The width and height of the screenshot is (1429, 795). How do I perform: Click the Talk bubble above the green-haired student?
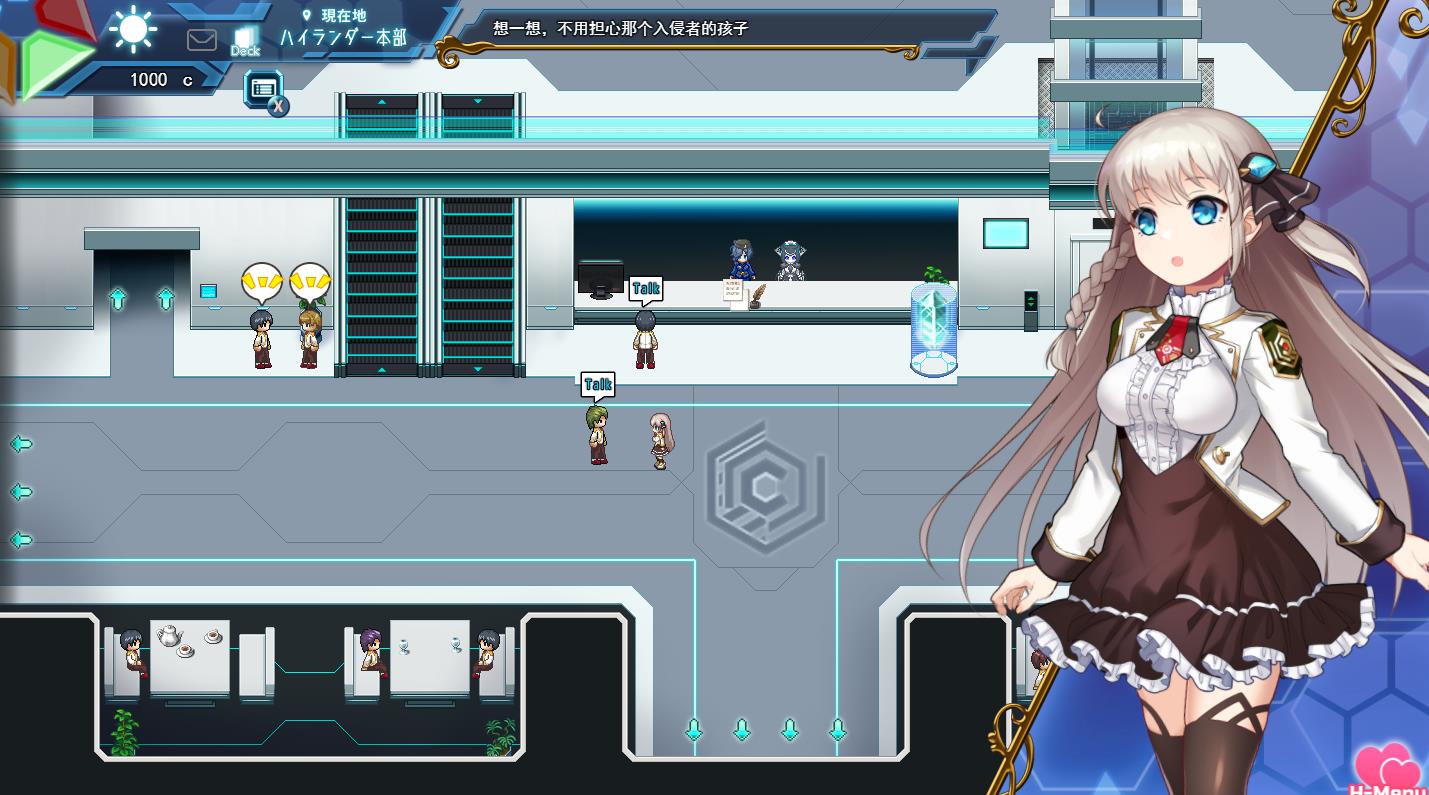598,385
